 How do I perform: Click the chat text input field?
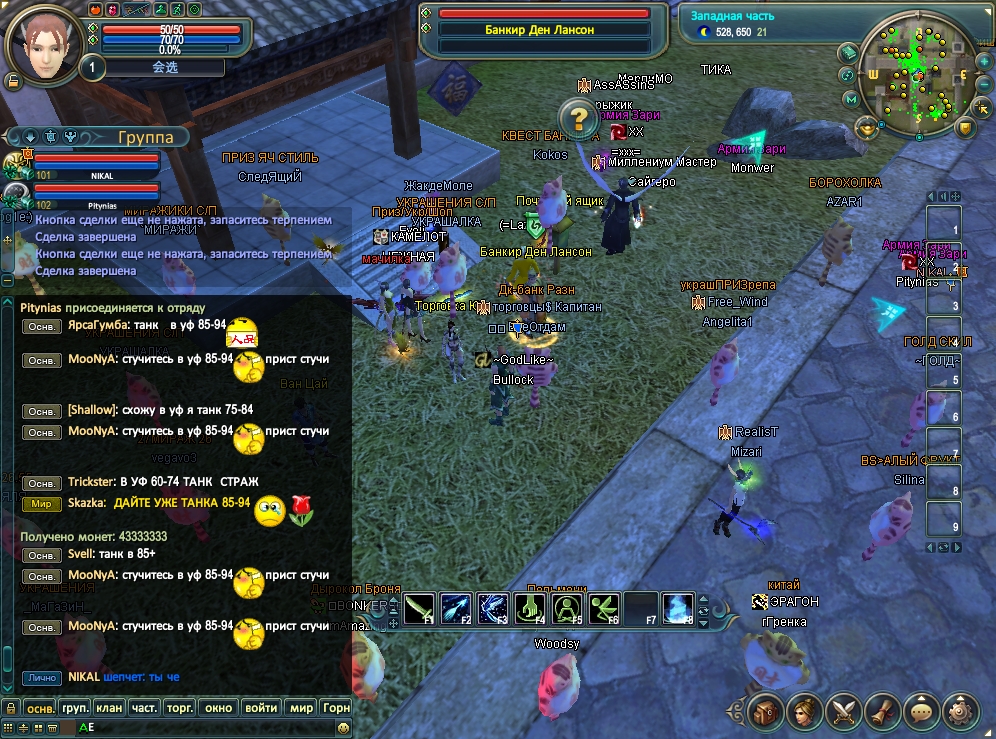pyautogui.click(x=200, y=728)
